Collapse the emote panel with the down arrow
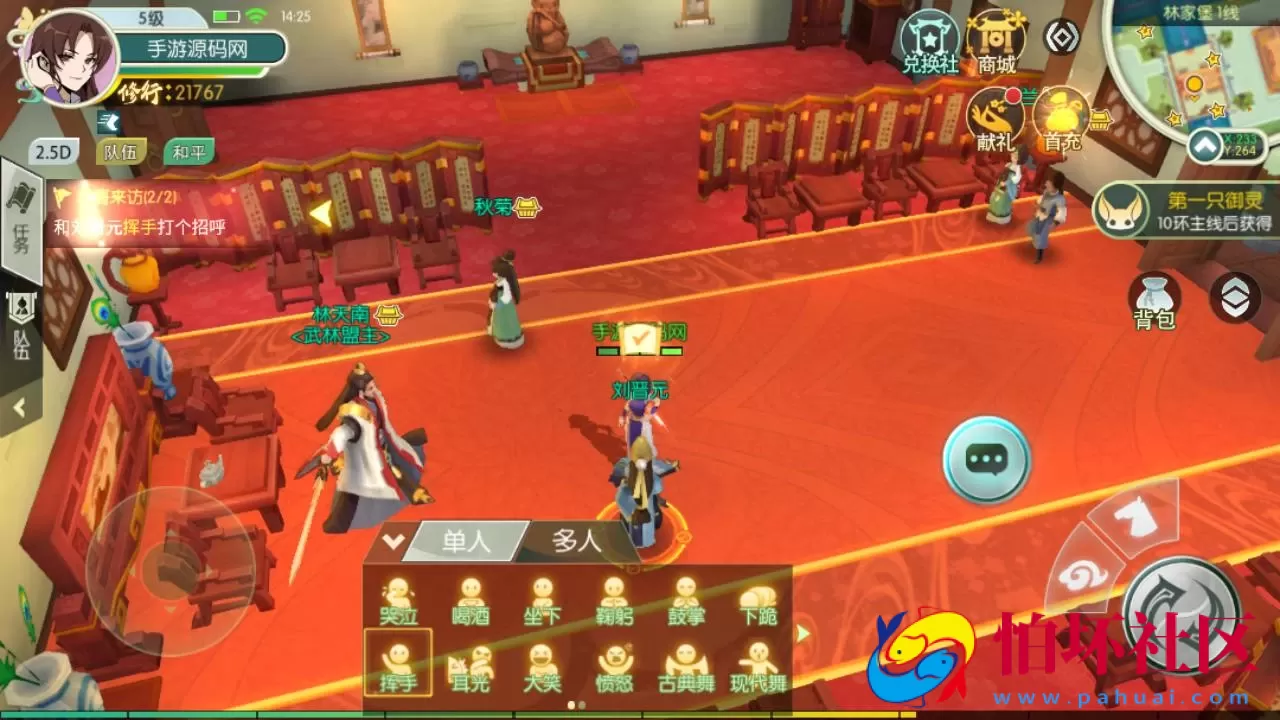This screenshot has height=720, width=1280. pyautogui.click(x=394, y=537)
